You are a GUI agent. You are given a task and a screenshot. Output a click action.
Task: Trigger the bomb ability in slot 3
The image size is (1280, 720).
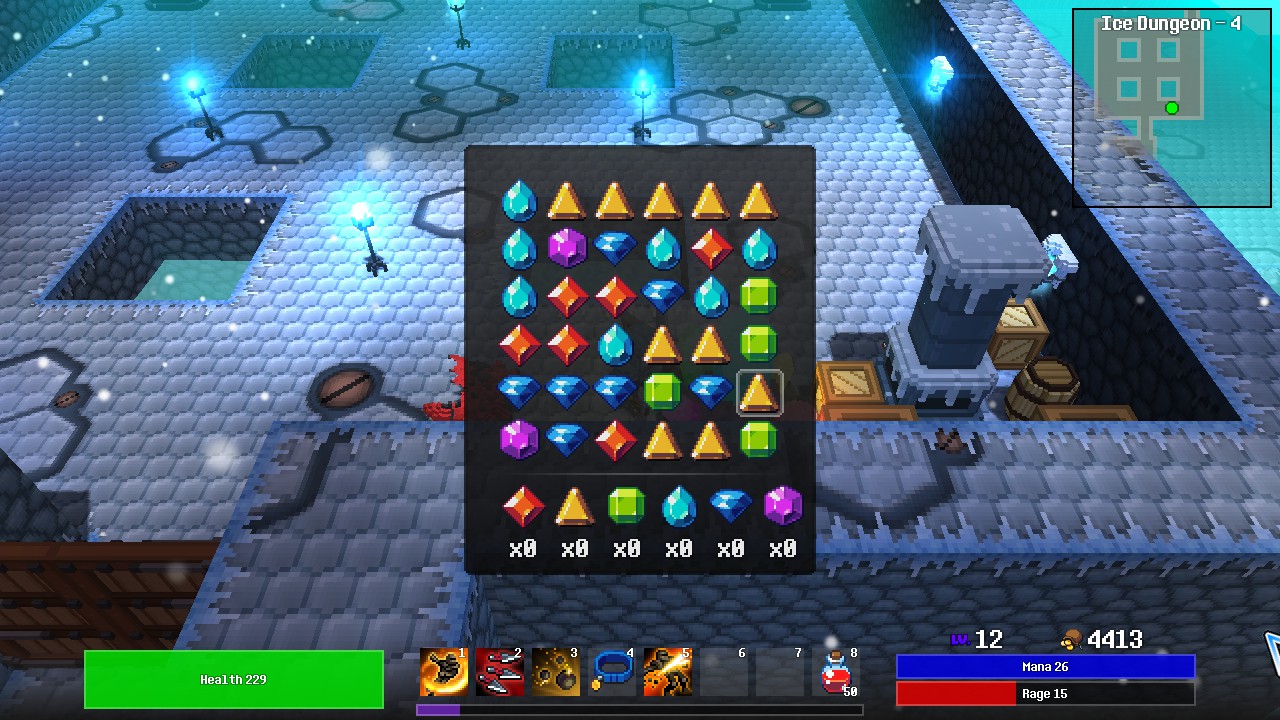555,672
